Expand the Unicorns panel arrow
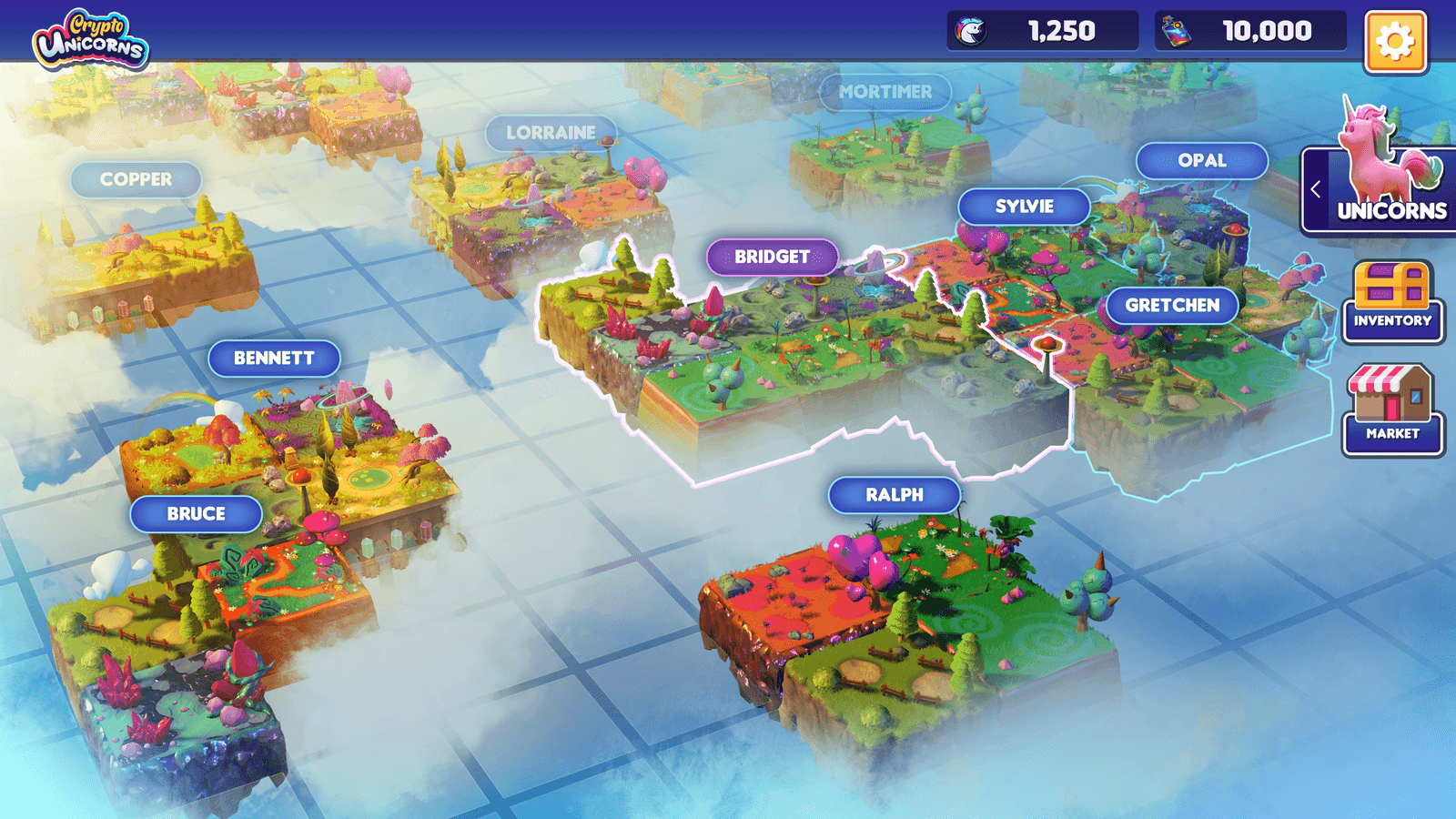The width and height of the screenshot is (1456, 819). click(x=1316, y=189)
